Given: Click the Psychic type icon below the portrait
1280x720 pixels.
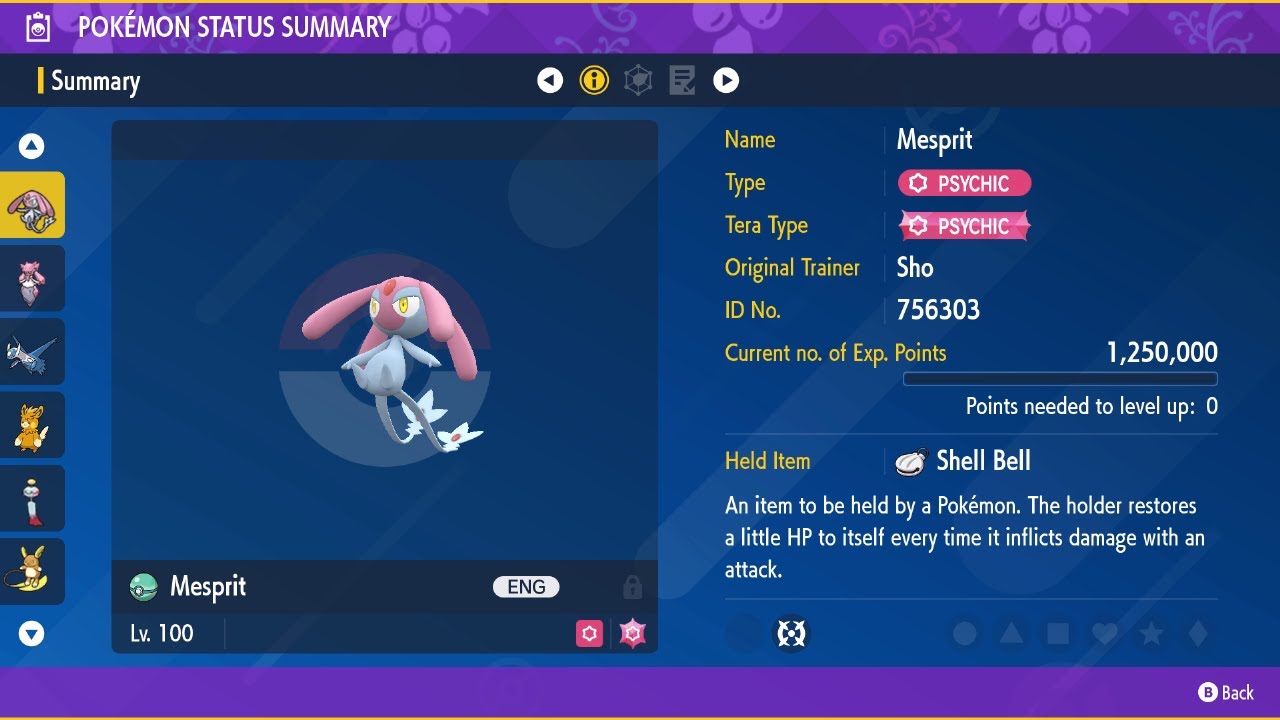Looking at the screenshot, I should coord(589,633).
